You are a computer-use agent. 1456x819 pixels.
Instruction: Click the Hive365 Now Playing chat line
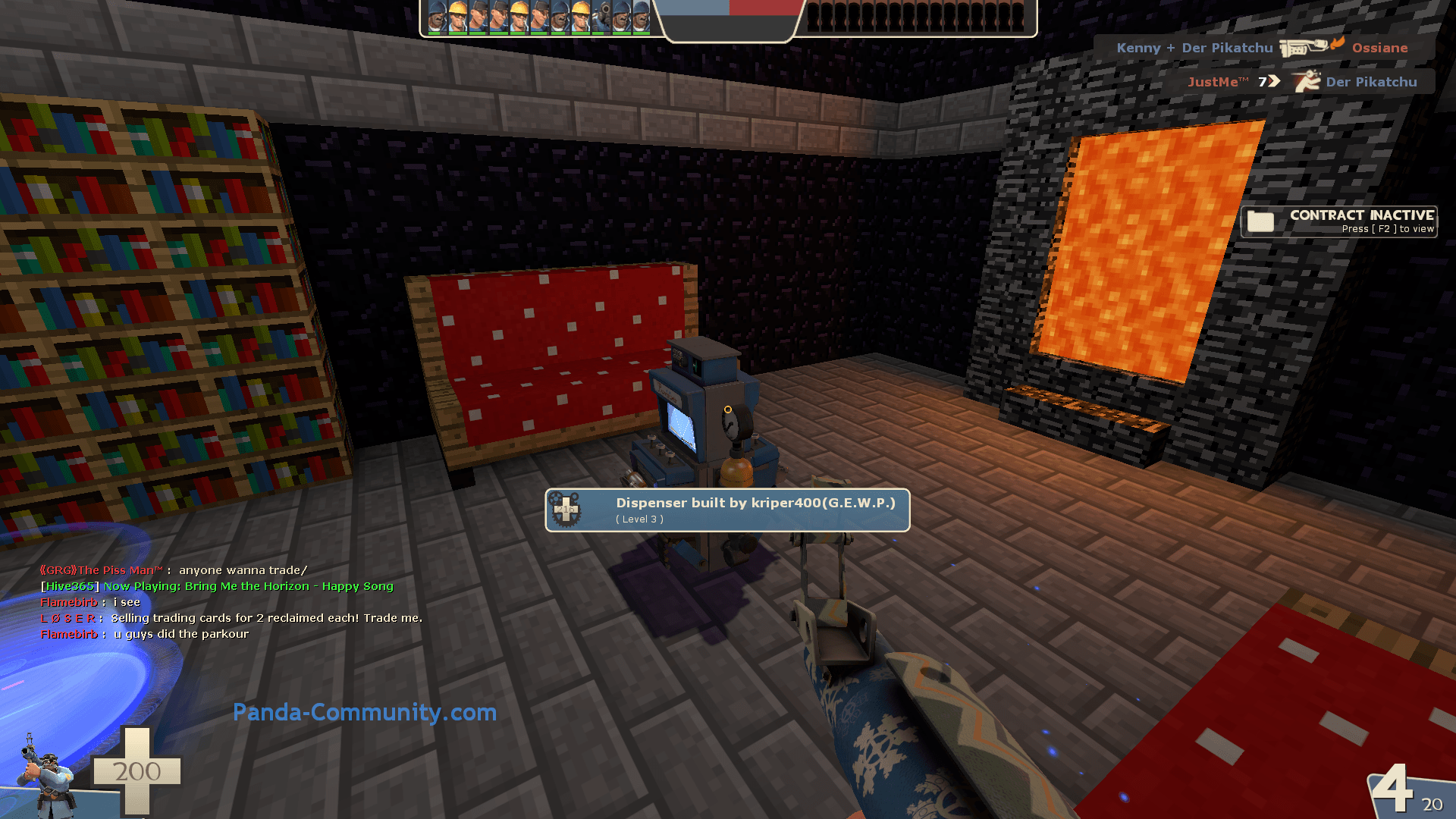click(217, 586)
